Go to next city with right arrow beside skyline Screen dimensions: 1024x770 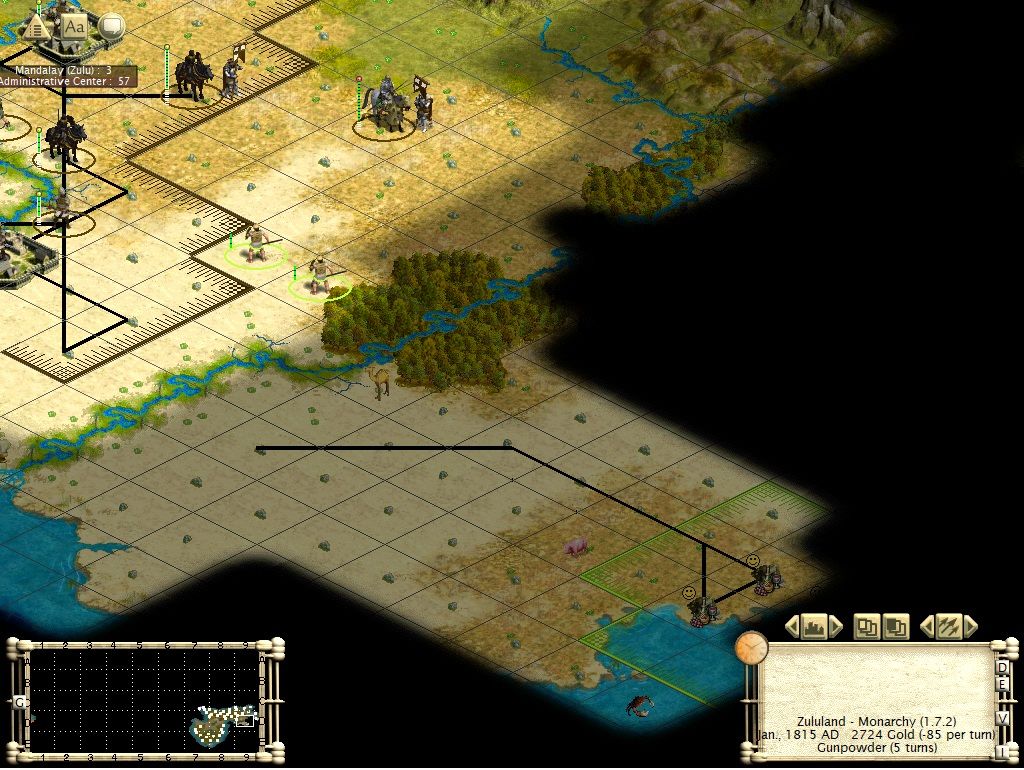click(x=835, y=627)
